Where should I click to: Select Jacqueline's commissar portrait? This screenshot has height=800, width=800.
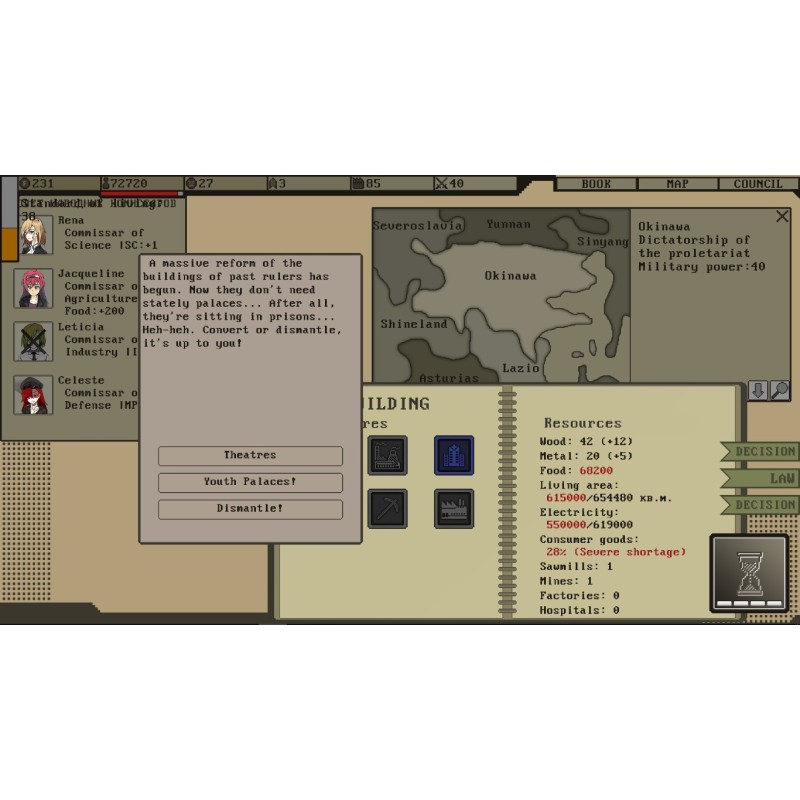point(34,288)
